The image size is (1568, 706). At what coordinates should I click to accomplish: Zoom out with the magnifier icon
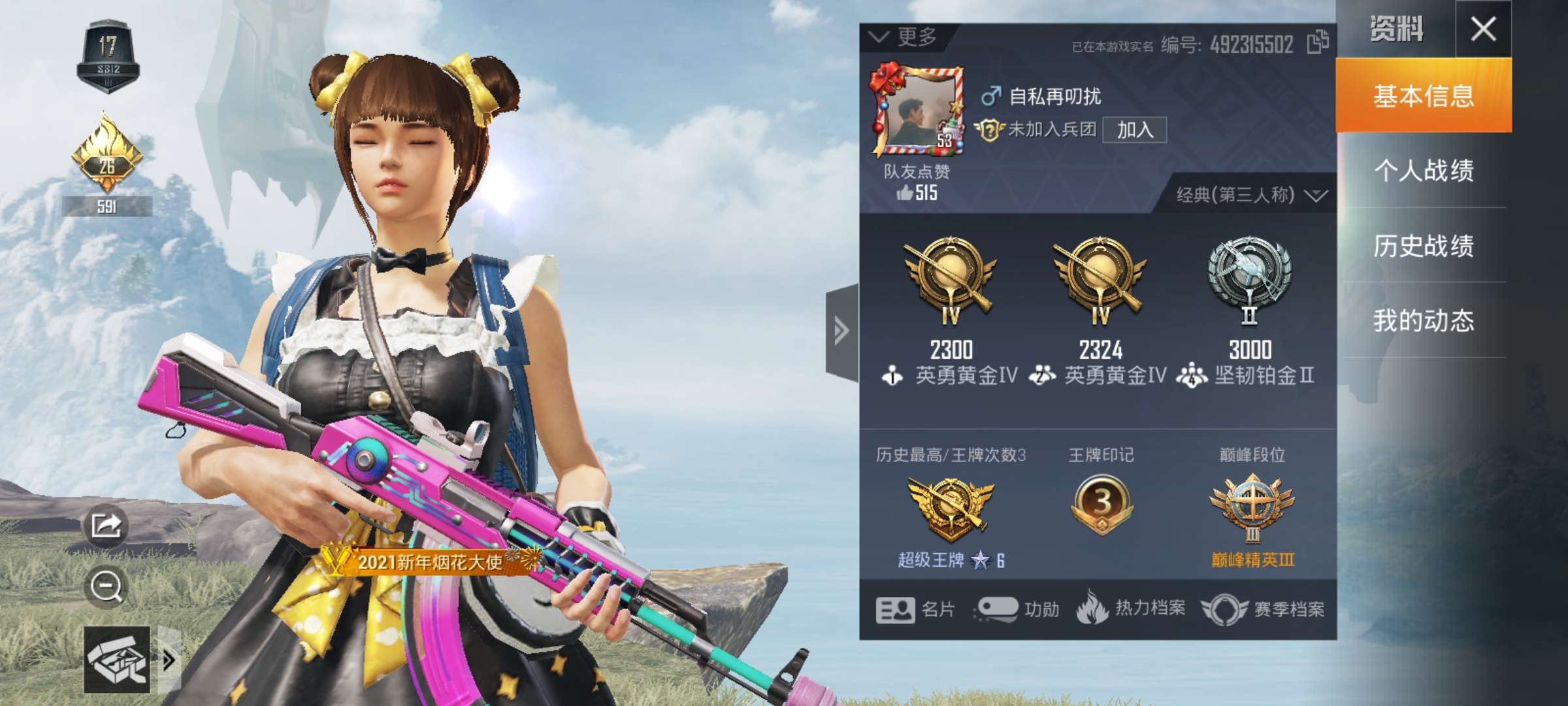pyautogui.click(x=106, y=586)
